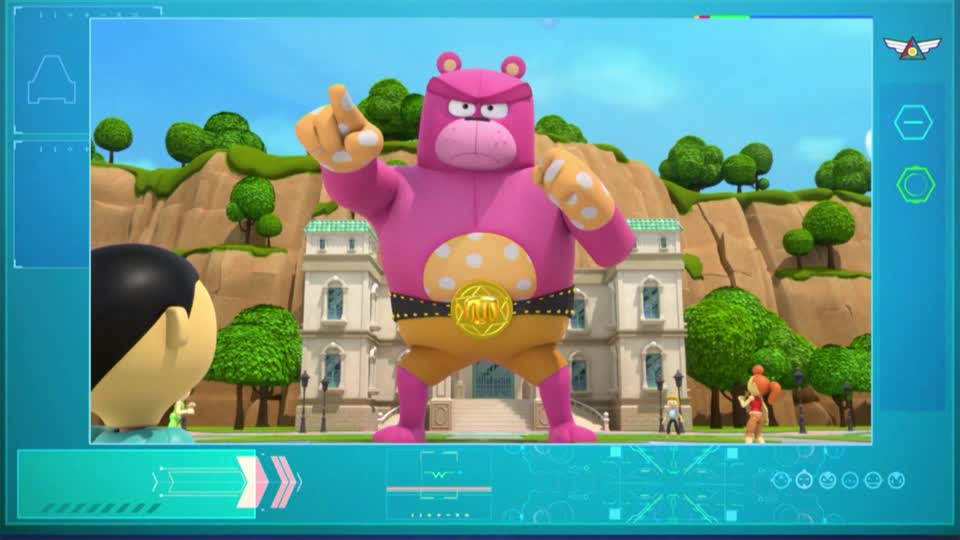Image resolution: width=960 pixels, height=540 pixels.
Task: Click the blue hexagon minus icon
Action: click(913, 122)
